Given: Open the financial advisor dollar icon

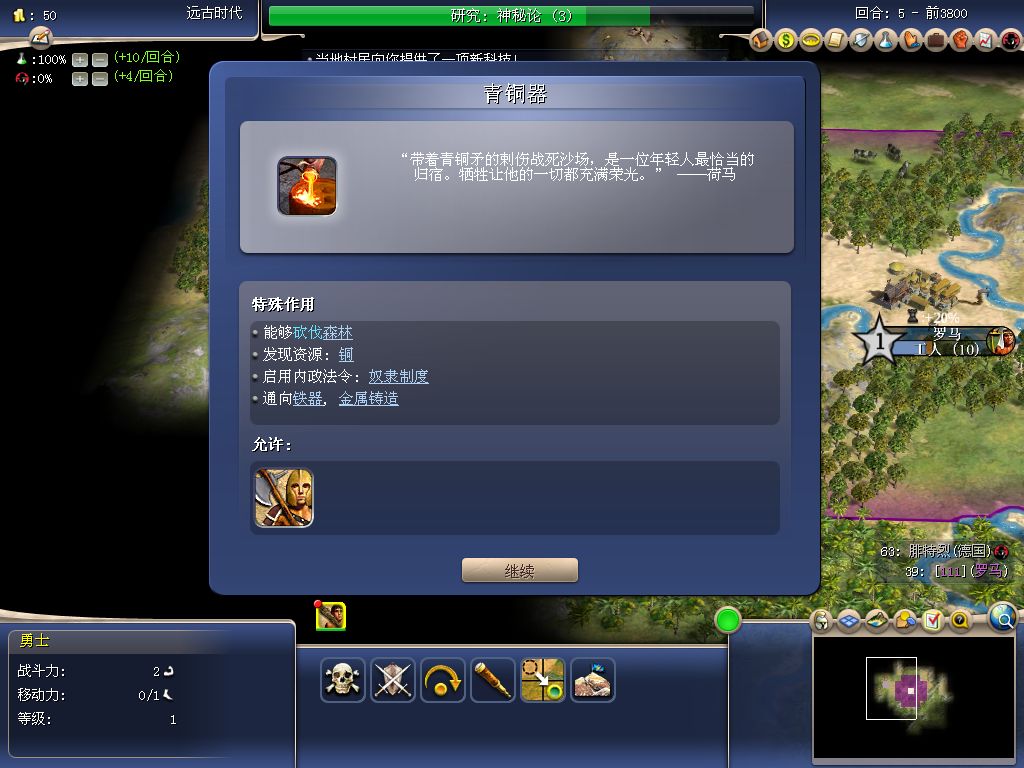Looking at the screenshot, I should (786, 41).
